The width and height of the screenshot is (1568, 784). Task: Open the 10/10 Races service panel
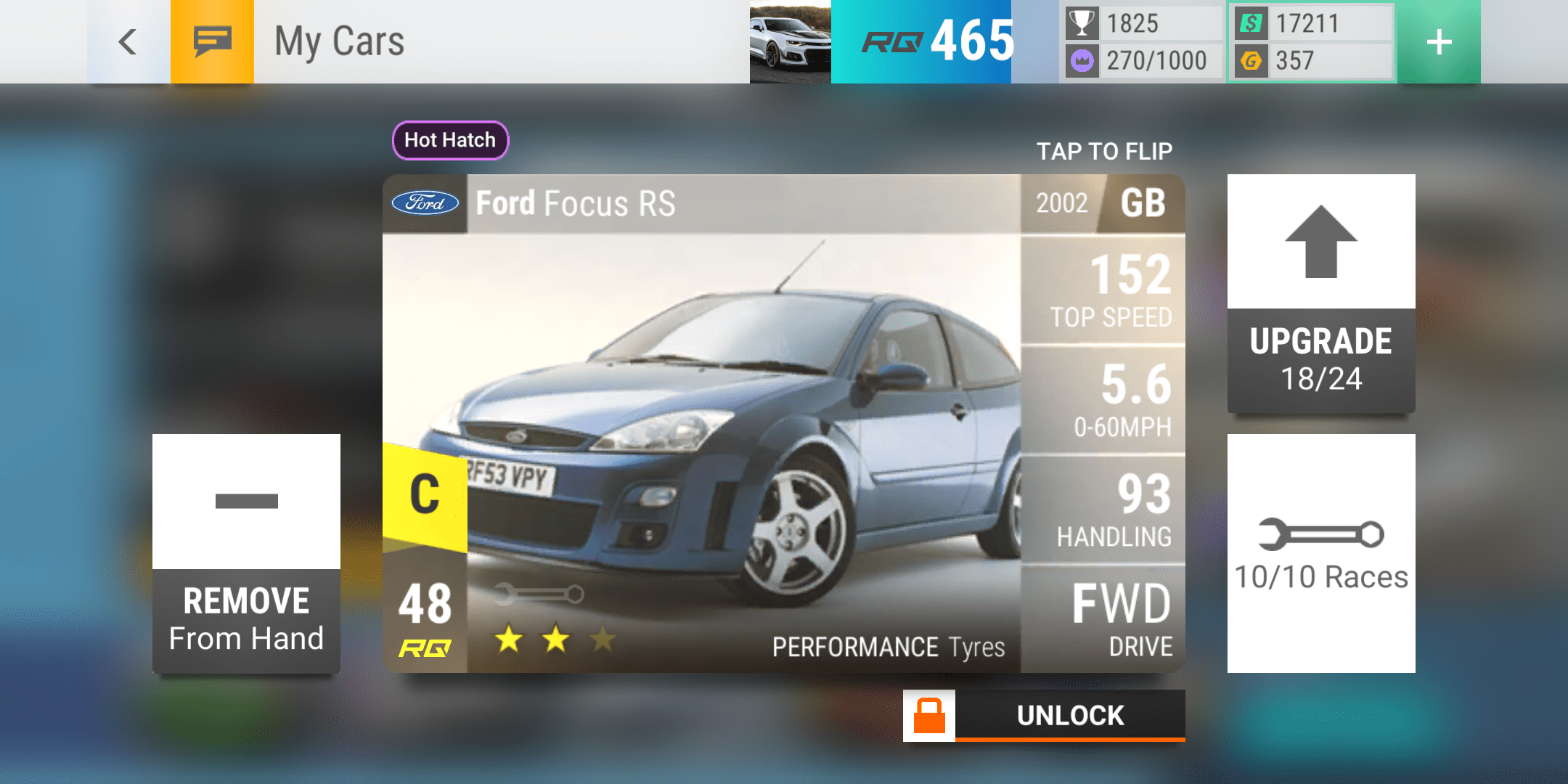[1320, 553]
